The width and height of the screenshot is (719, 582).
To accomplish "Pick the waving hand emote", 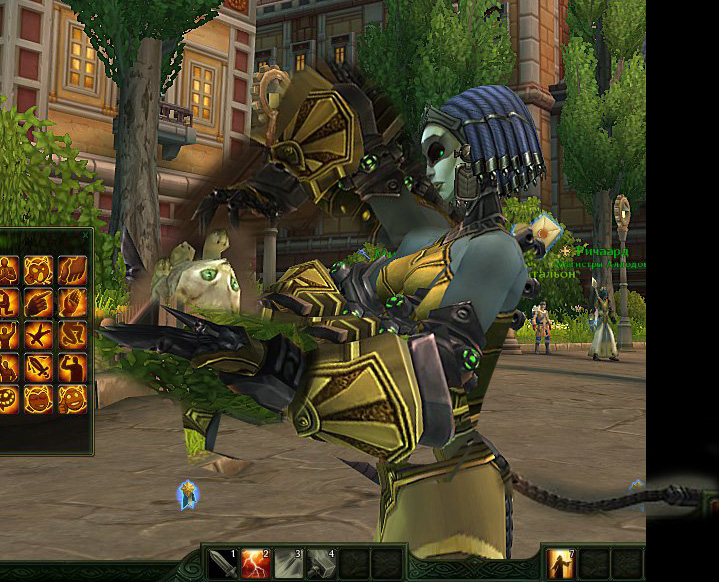I will pyautogui.click(x=72, y=302).
